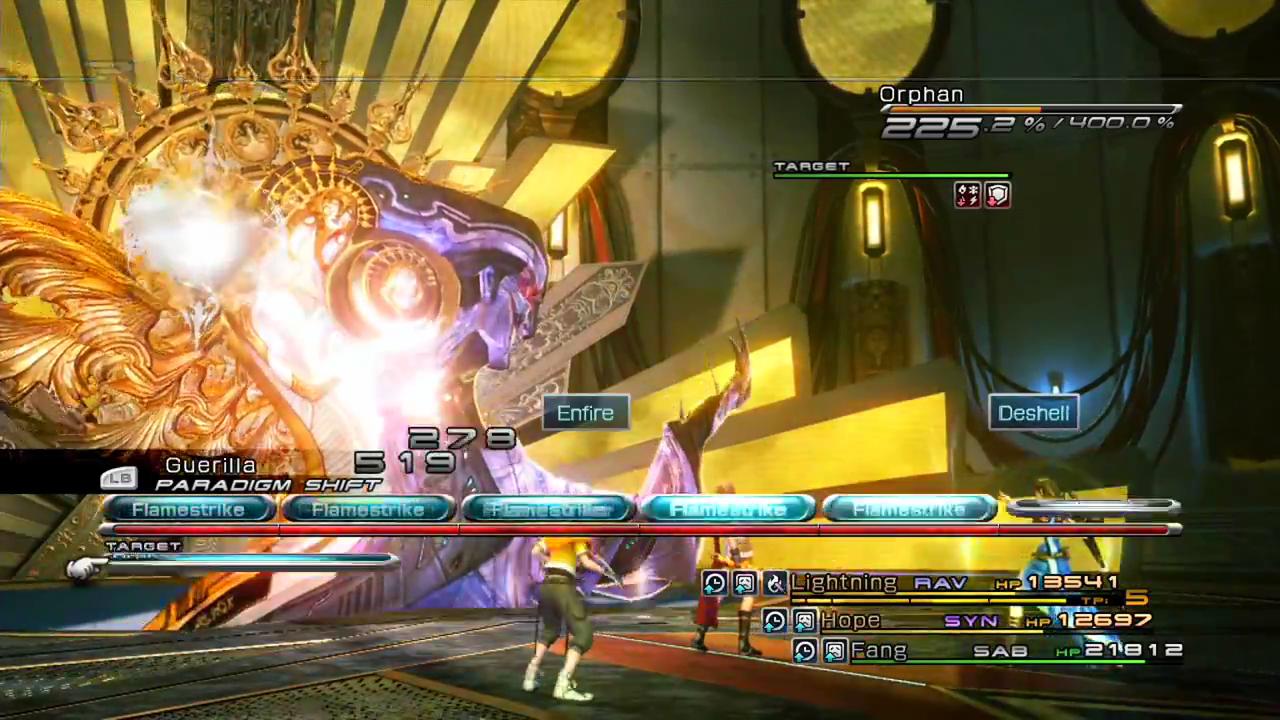Inspect the Imperil elemental debuff icon on Orphan
This screenshot has height=720, width=1280.
point(968,195)
